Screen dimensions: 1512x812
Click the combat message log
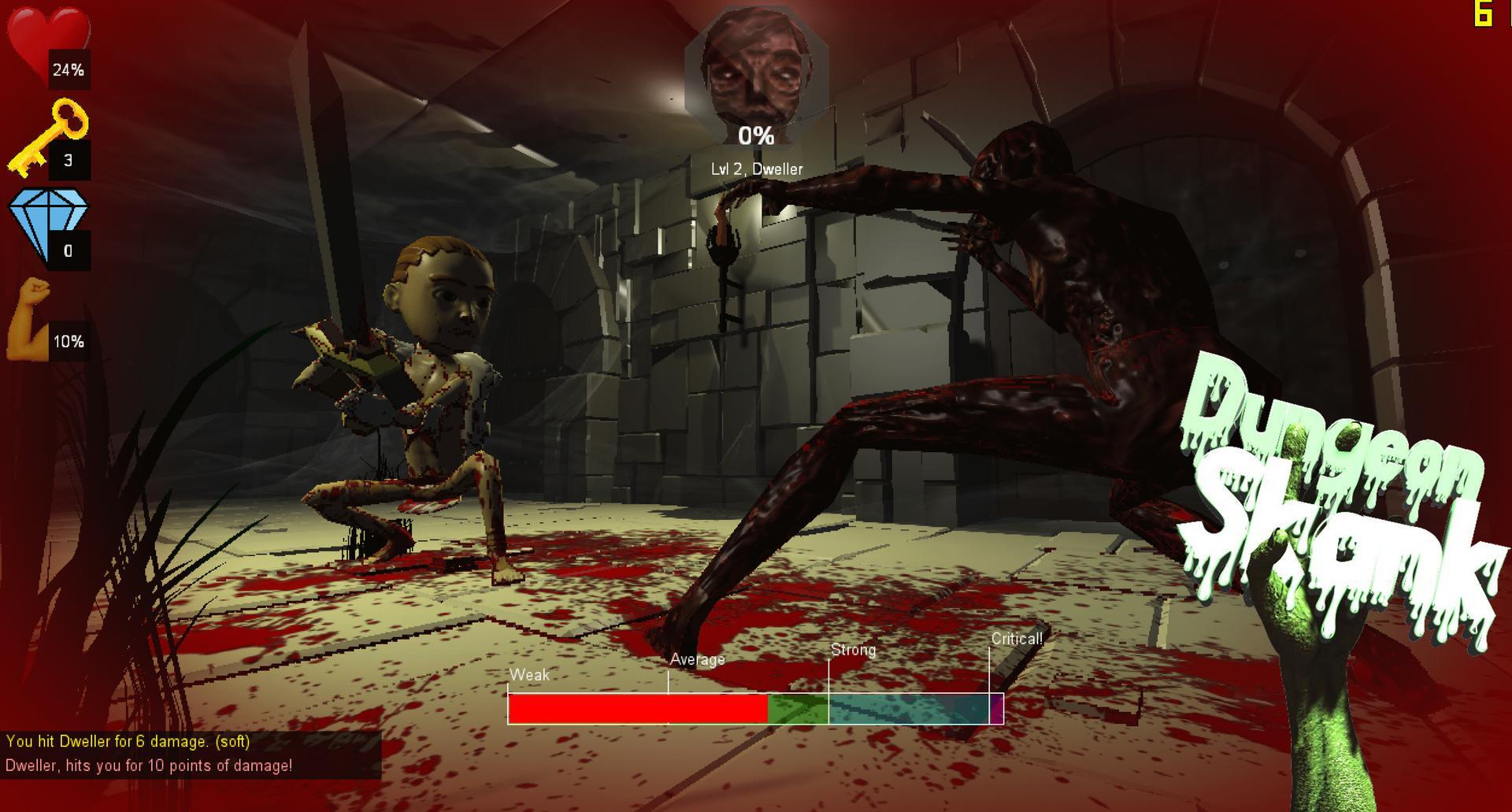point(191,754)
